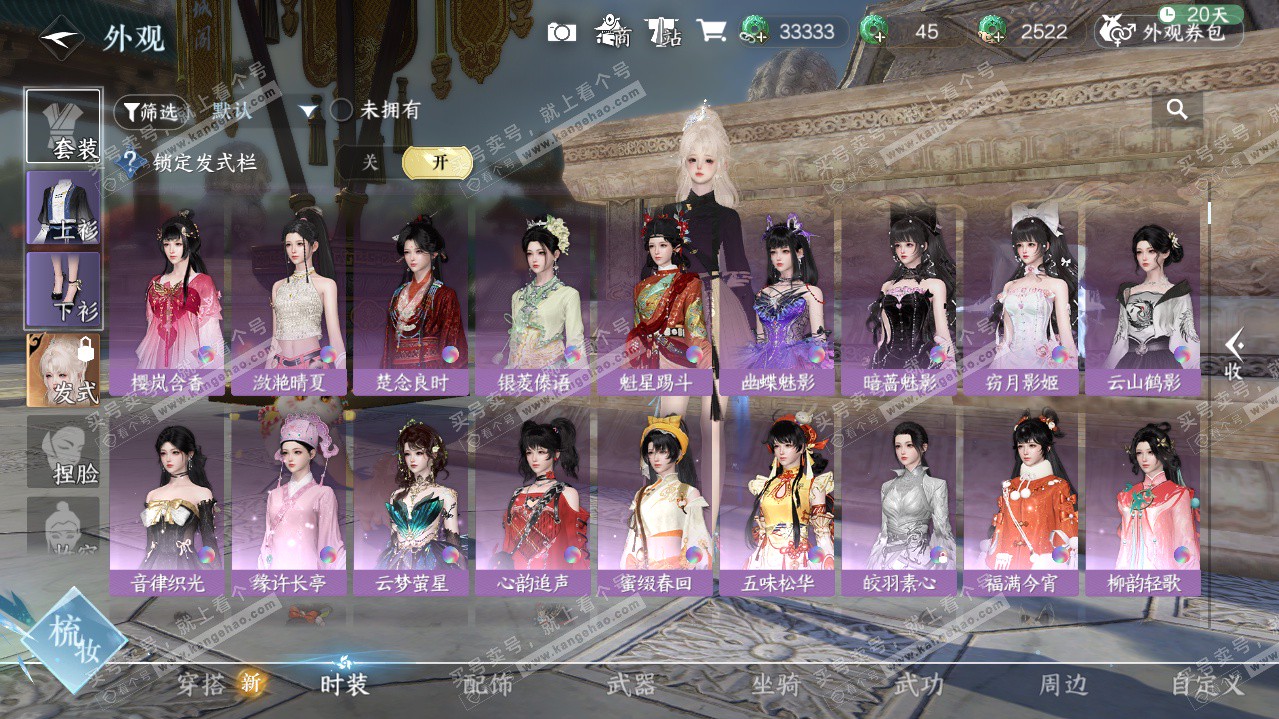Open the shopping cart
This screenshot has width=1279, height=719.
[711, 31]
